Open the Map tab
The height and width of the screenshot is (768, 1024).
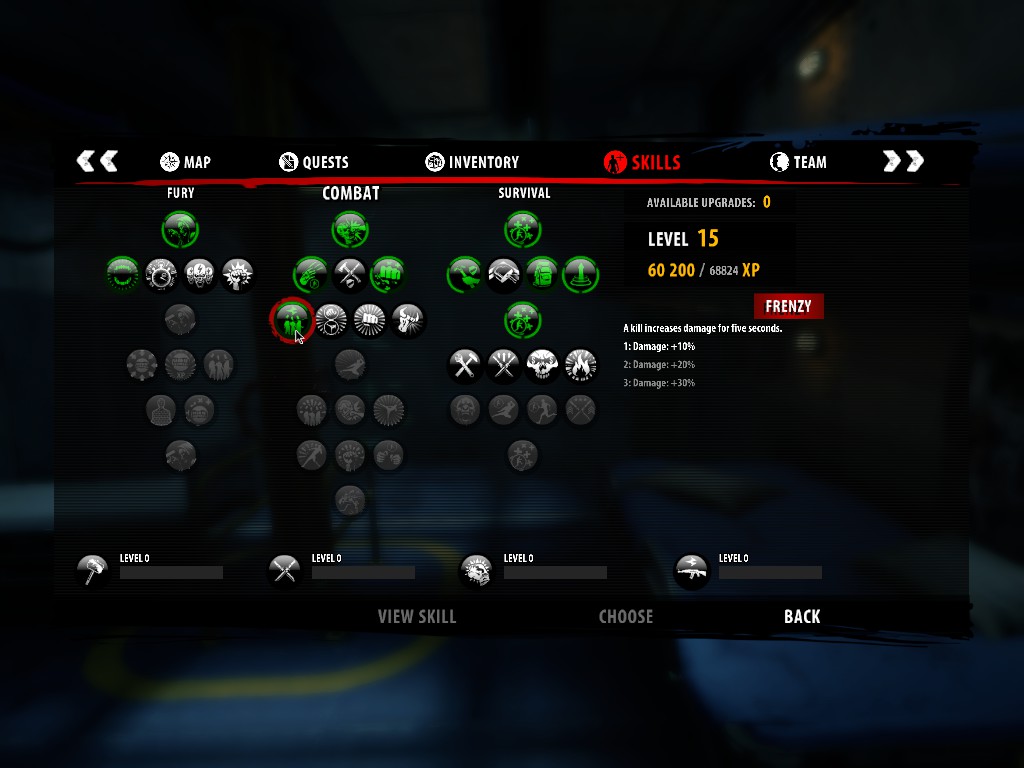point(186,162)
